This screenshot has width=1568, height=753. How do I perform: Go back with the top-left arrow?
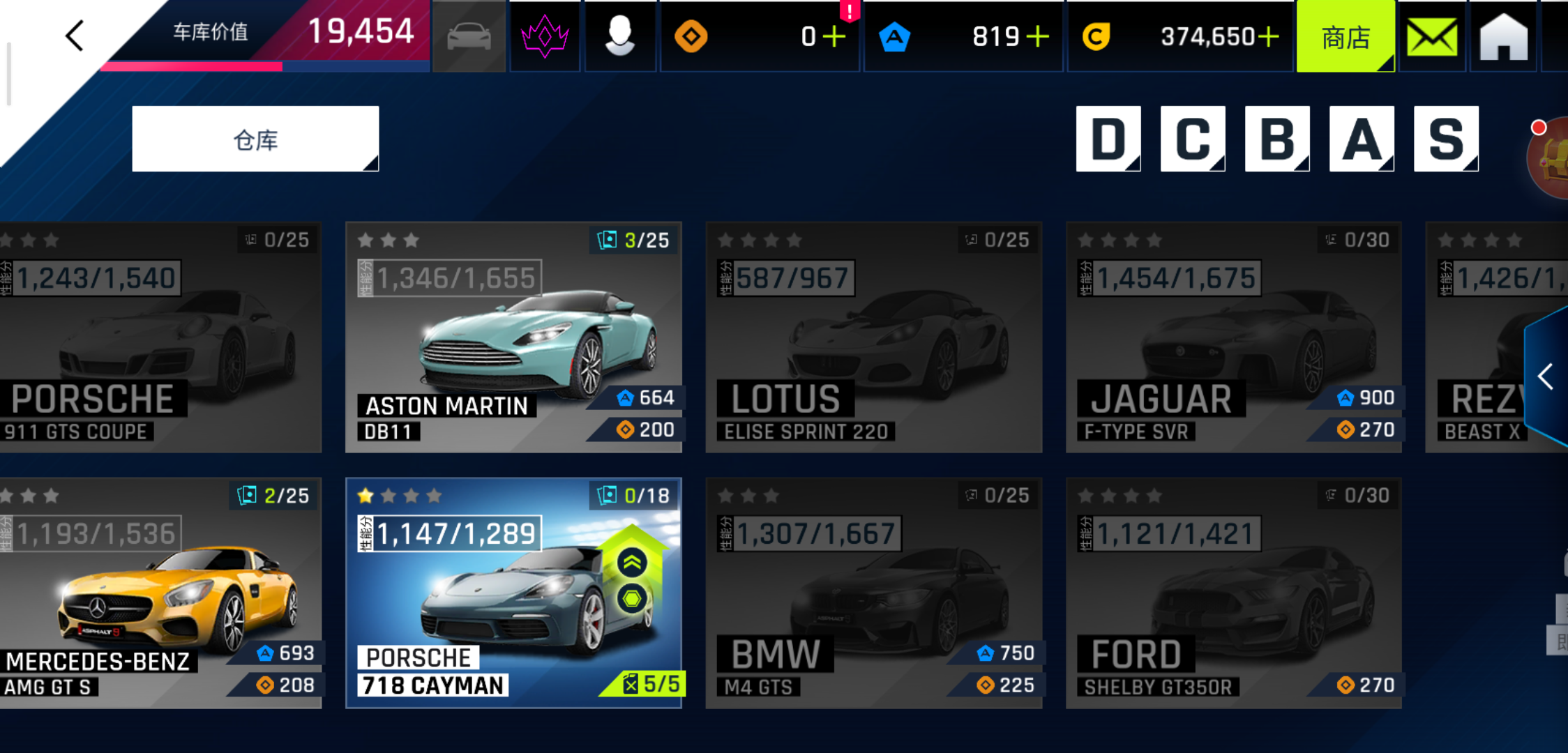pyautogui.click(x=75, y=36)
